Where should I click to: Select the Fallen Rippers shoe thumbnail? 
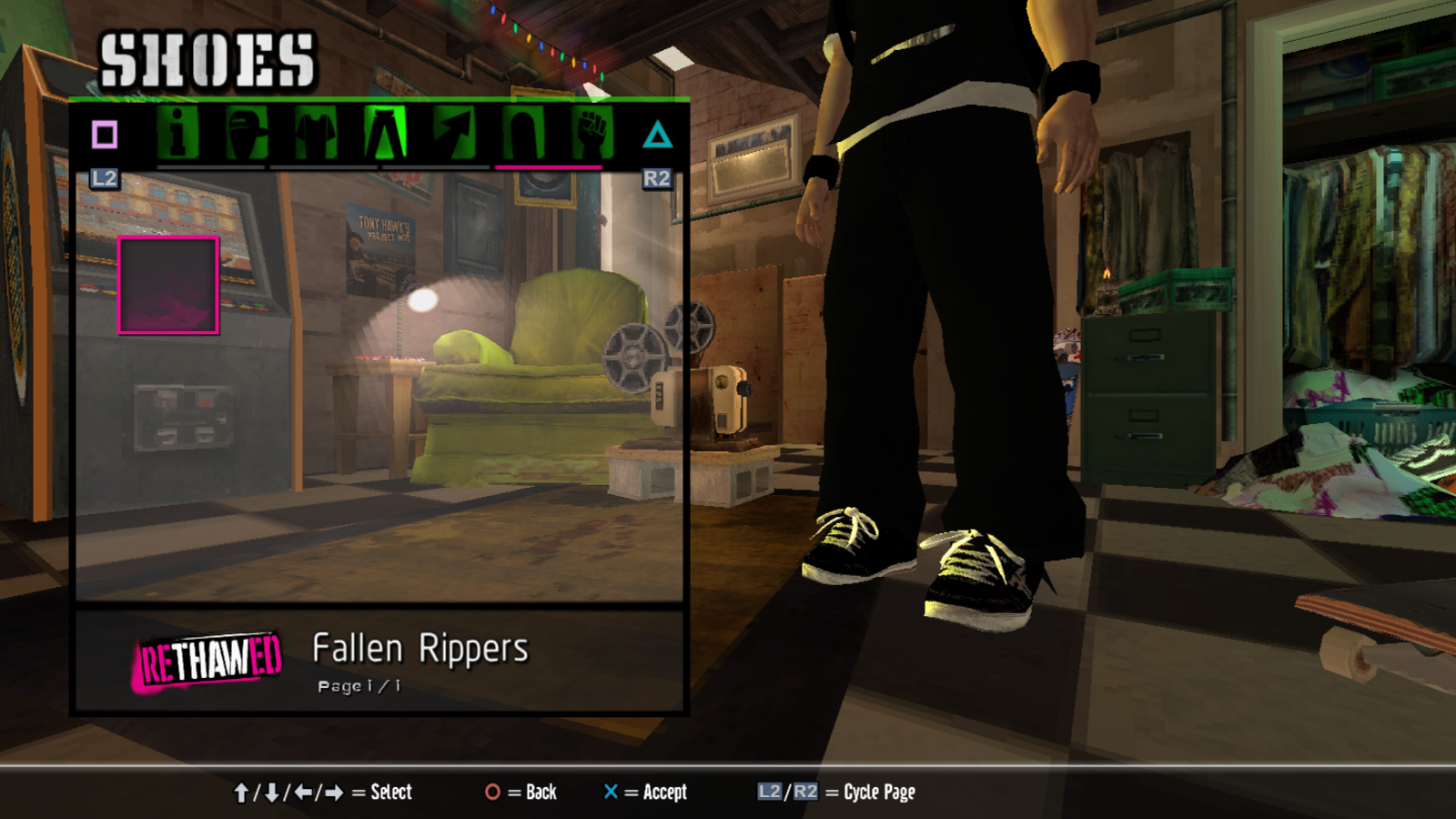click(168, 285)
